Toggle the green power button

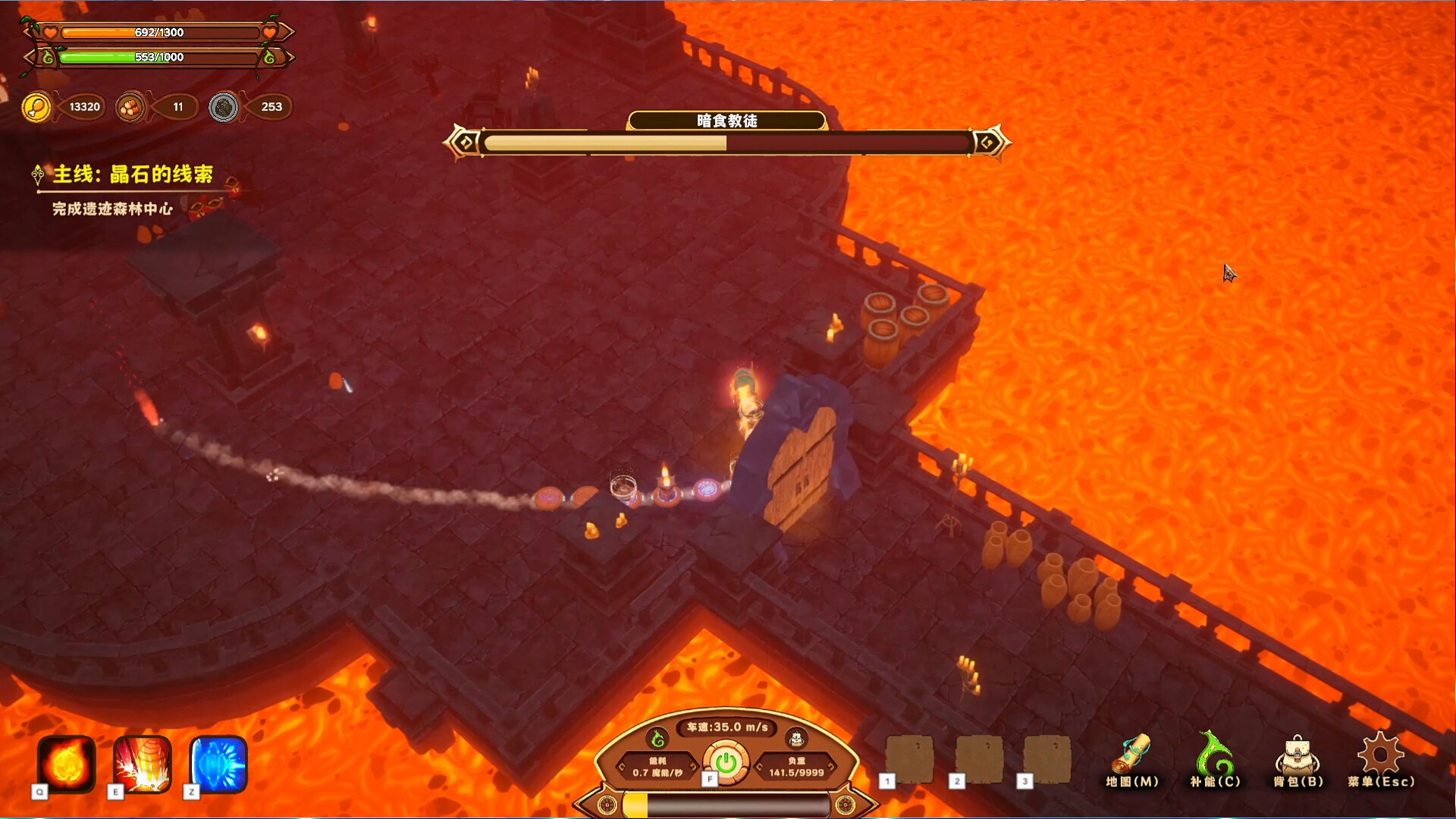(x=726, y=762)
